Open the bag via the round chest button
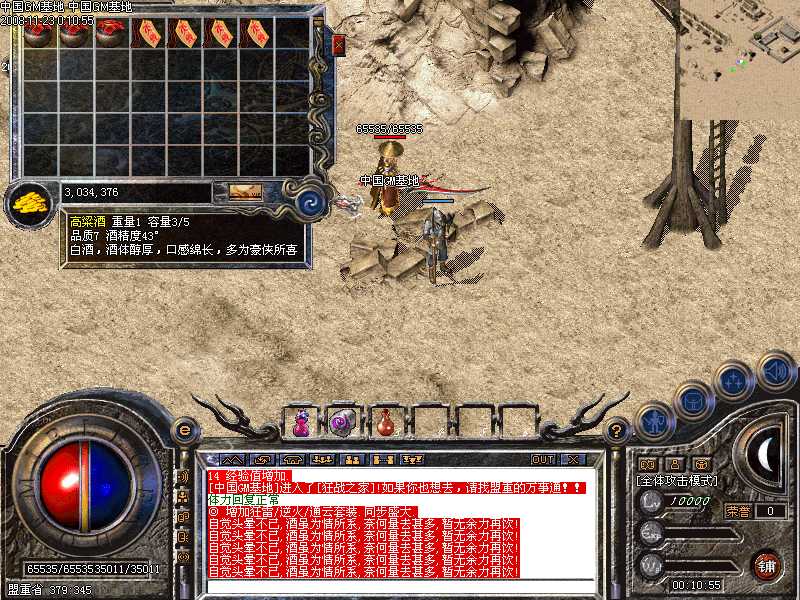The image size is (800, 600). 692,401
